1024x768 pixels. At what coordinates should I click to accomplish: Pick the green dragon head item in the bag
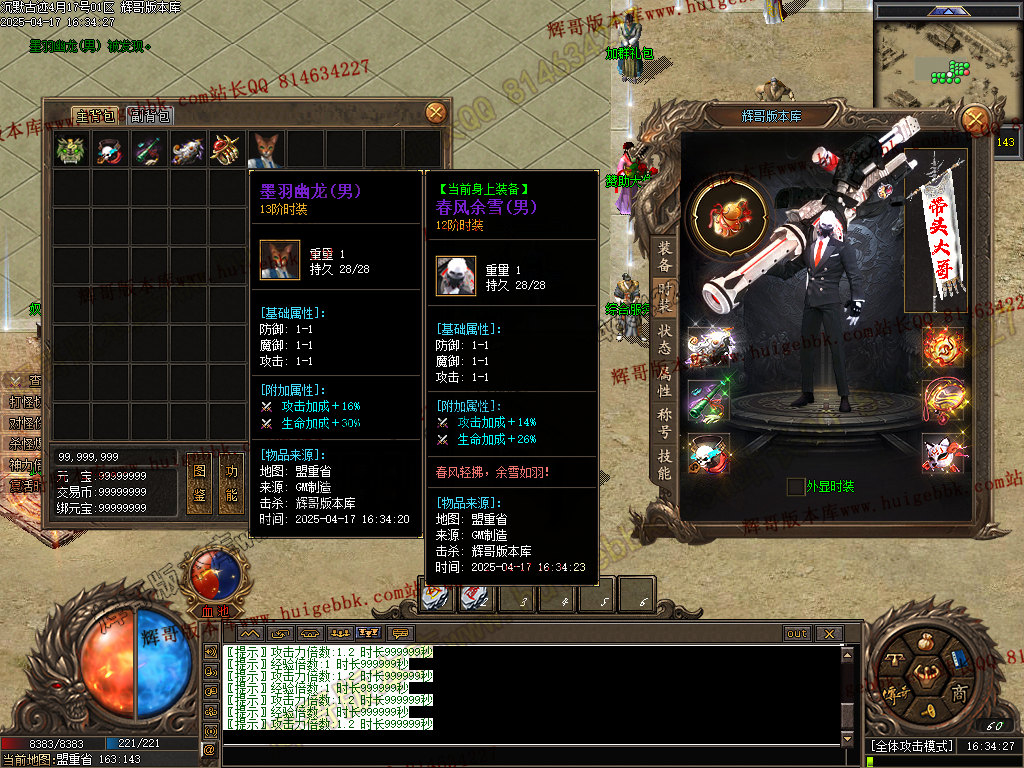pos(69,150)
